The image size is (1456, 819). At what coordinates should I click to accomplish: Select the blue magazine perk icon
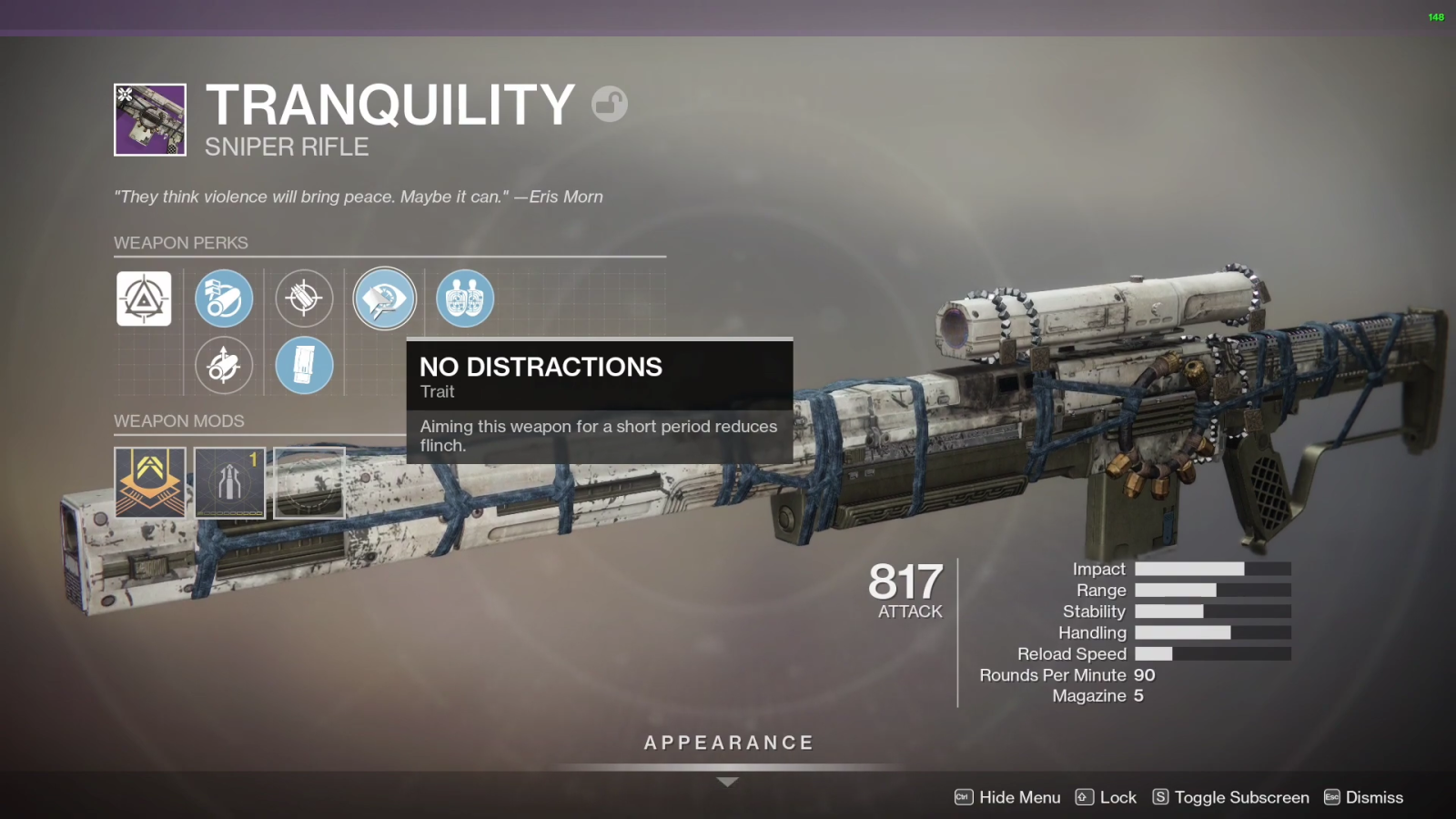coord(304,366)
